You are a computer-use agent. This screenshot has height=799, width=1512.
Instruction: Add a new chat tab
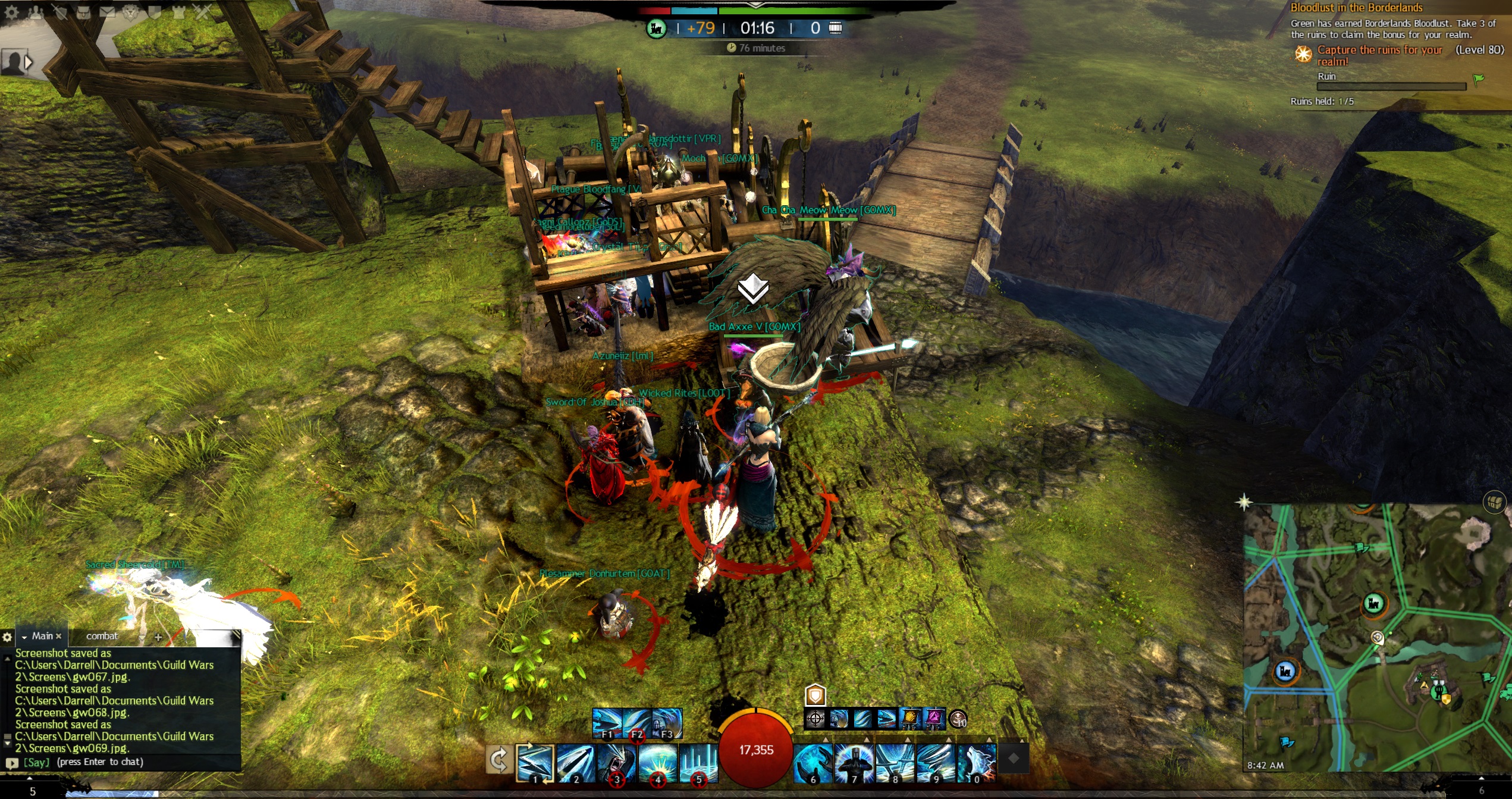(x=158, y=637)
